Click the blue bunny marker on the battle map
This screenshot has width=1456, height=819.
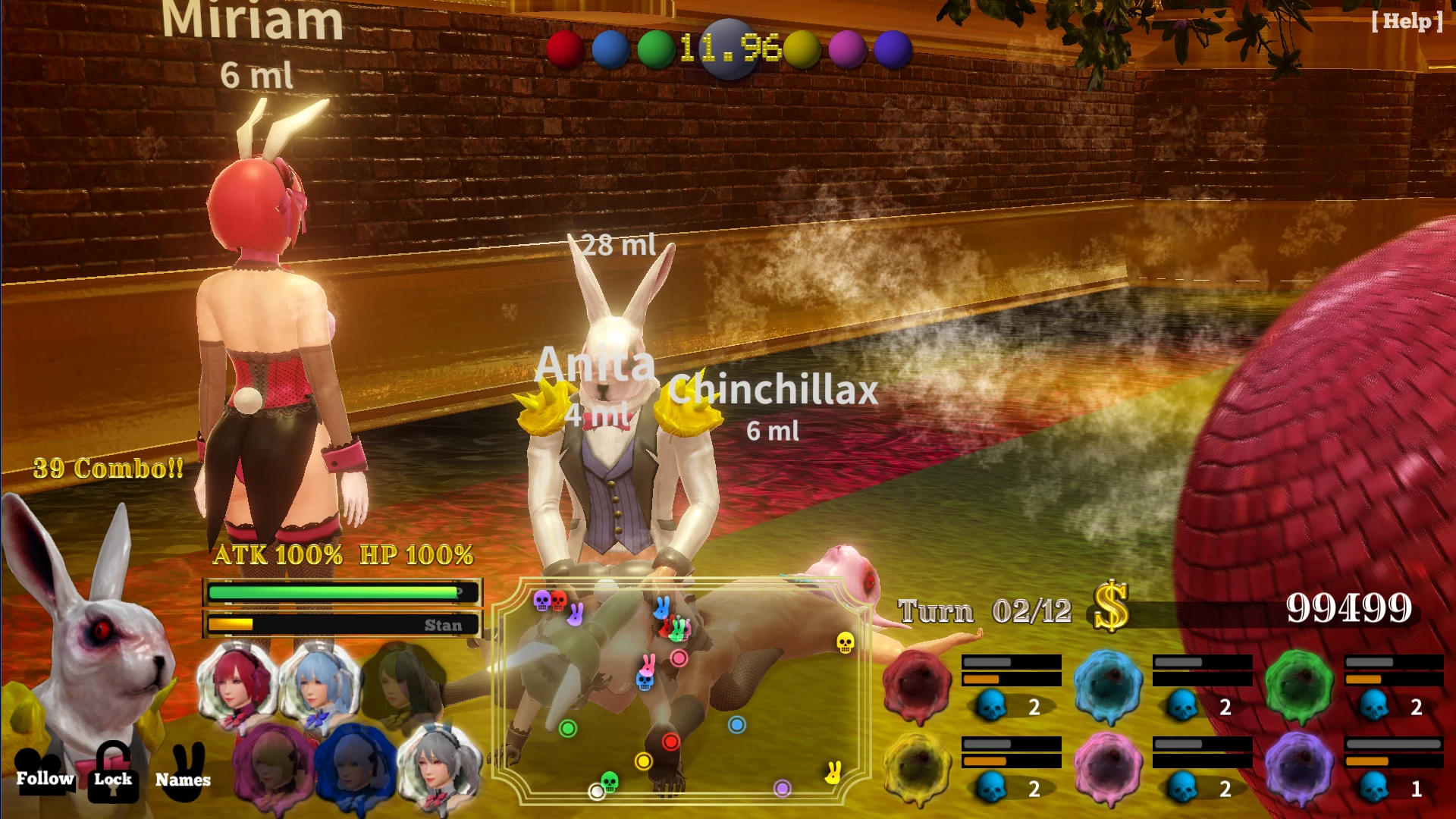tap(662, 609)
